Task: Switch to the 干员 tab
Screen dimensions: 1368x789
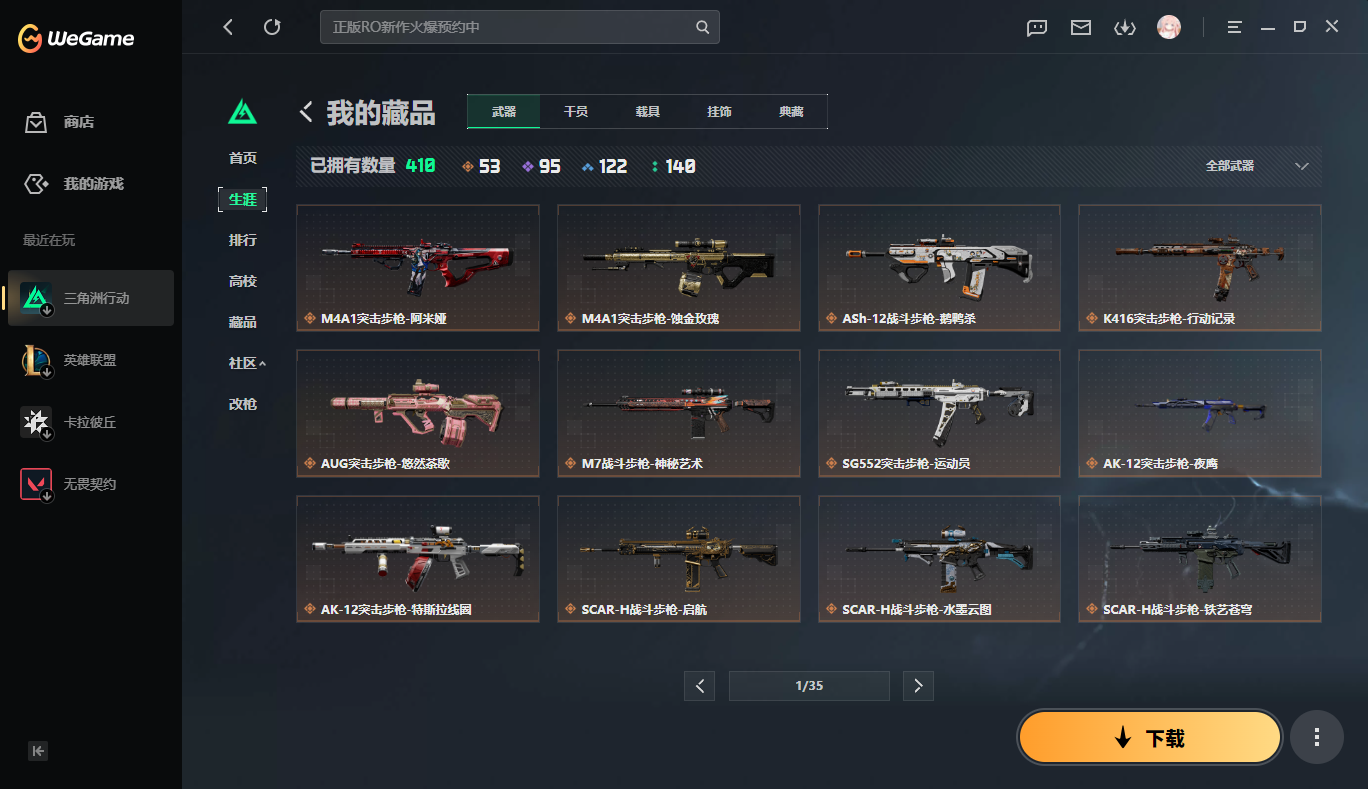Action: pyautogui.click(x=575, y=111)
